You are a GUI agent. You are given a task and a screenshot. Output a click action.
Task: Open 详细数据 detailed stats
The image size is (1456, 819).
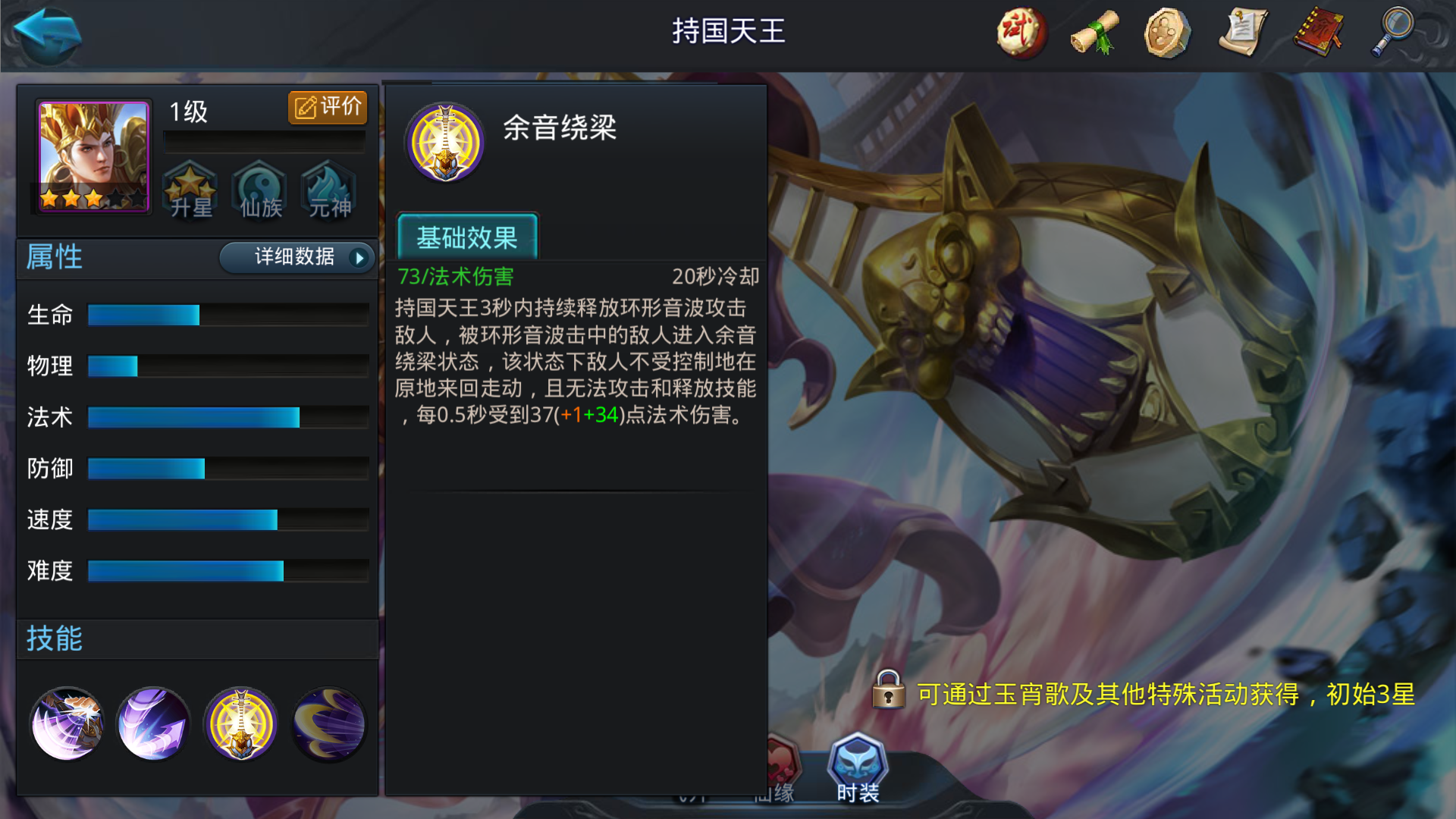(294, 258)
